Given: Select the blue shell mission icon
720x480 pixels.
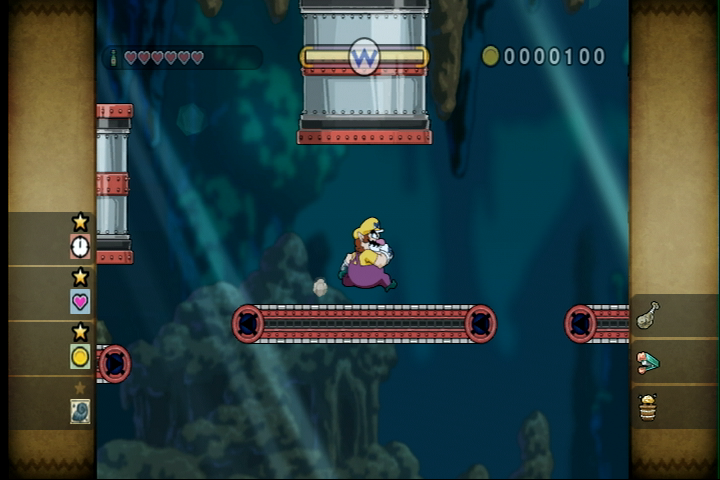Looking at the screenshot, I should (x=80, y=410).
